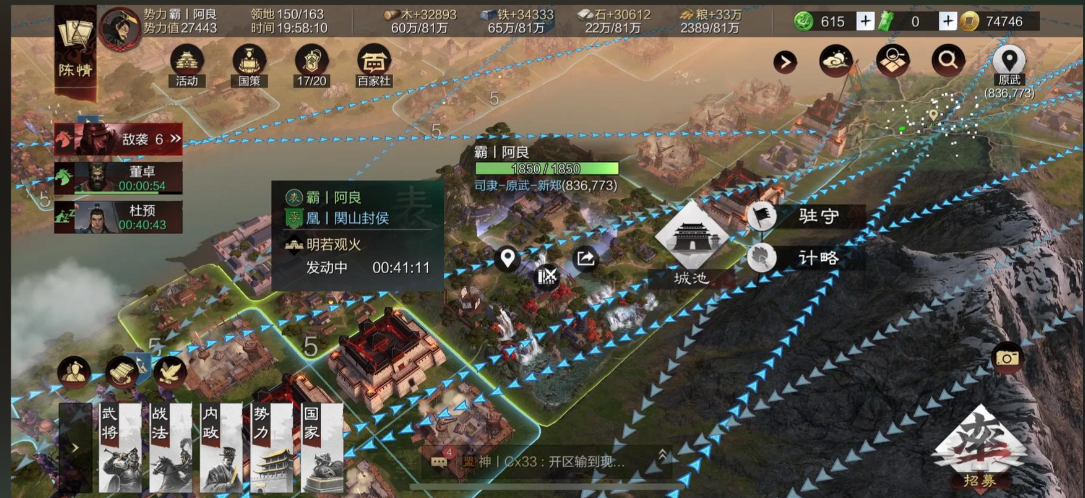Click the magnifying glass search icon
1085x498 pixels.
[947, 61]
